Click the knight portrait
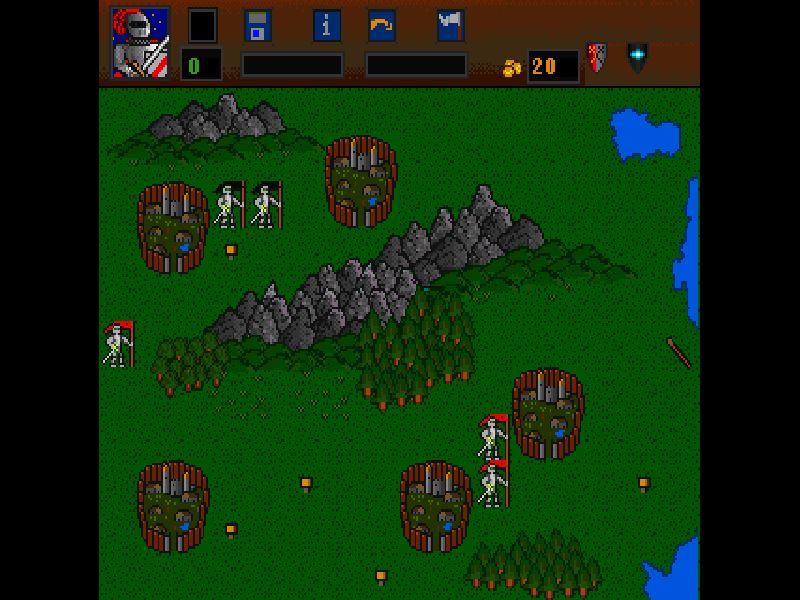The height and width of the screenshot is (600, 800). tap(139, 43)
